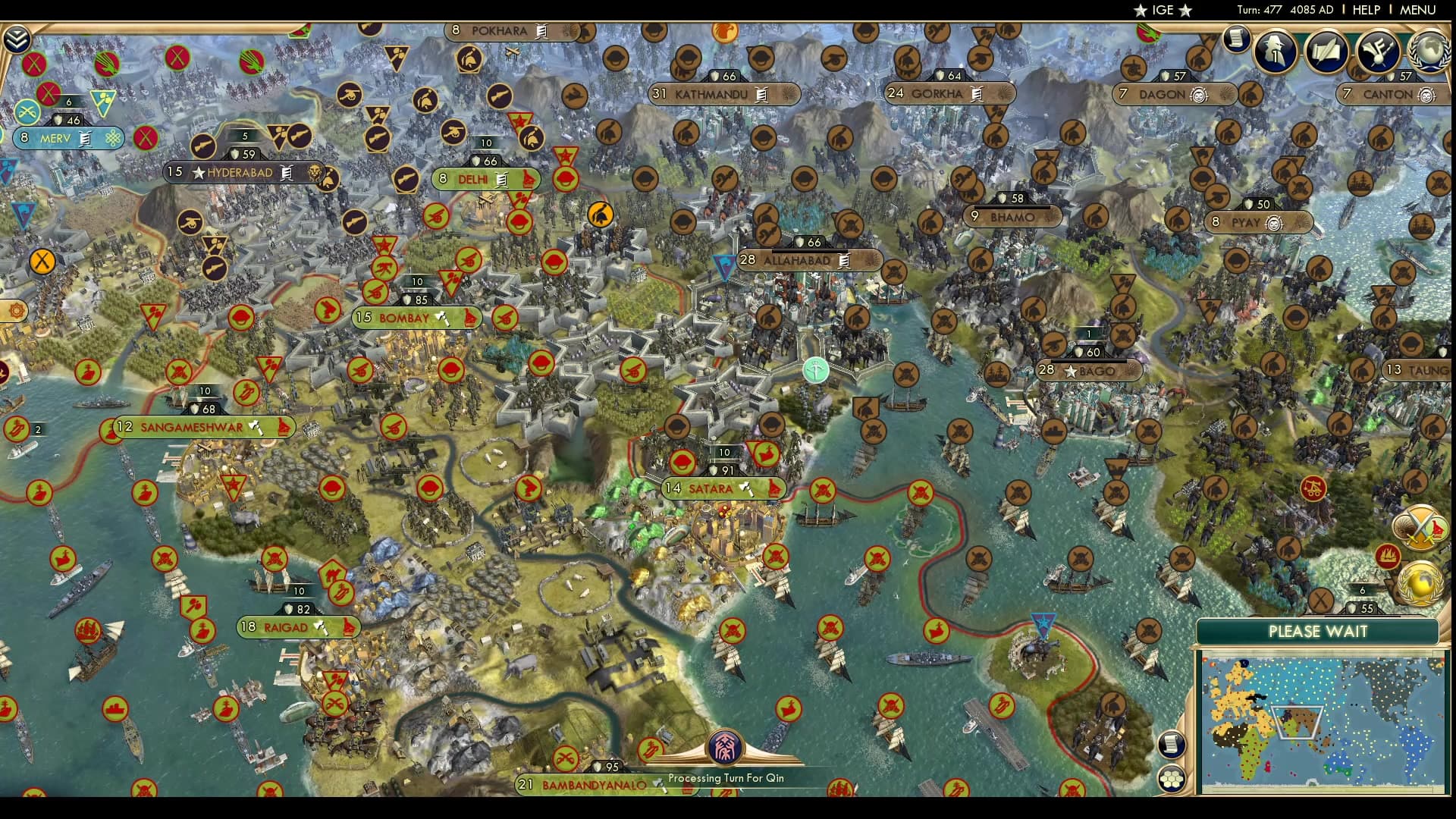
Task: Select the Allahabad city banner
Action: point(804,259)
